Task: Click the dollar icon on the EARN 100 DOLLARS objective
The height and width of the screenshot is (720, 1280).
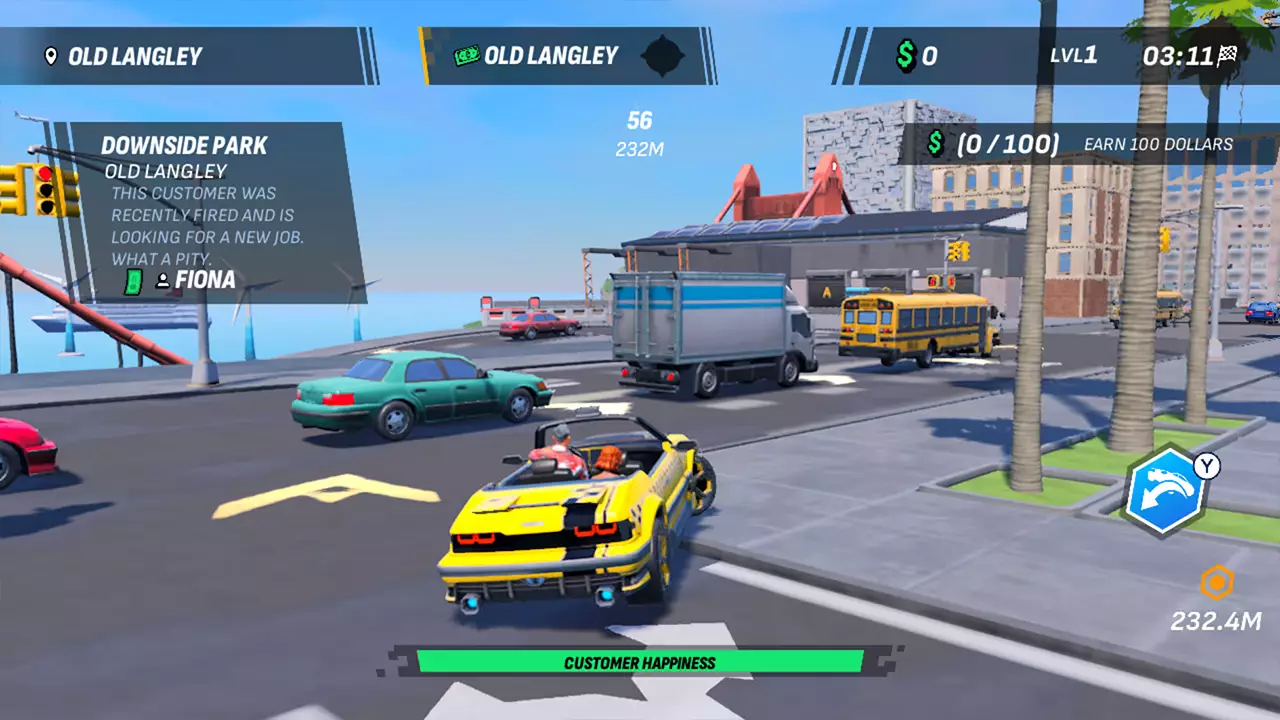Action: tap(936, 144)
